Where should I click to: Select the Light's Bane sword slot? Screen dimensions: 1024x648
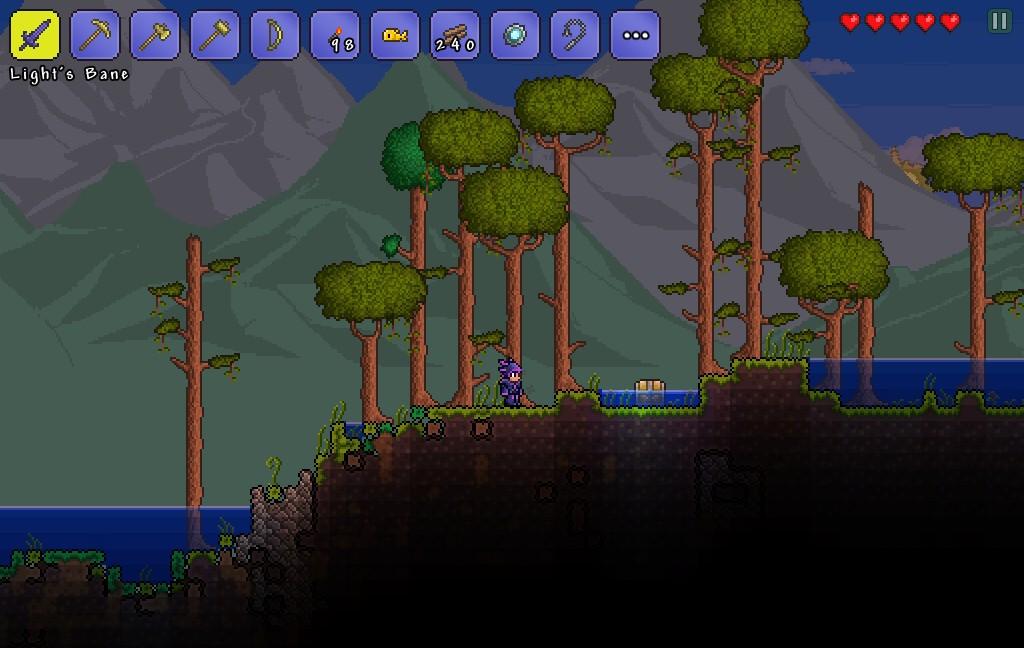pos(35,35)
